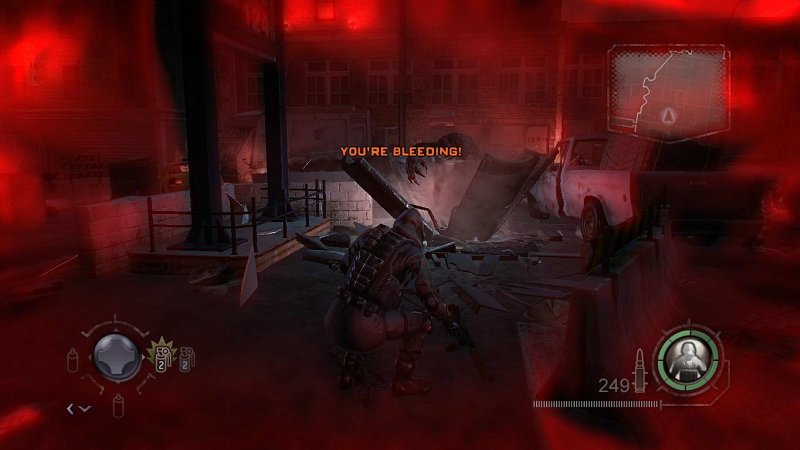Choose the dimmed grenade icon
This screenshot has height=450, width=800.
point(186,355)
